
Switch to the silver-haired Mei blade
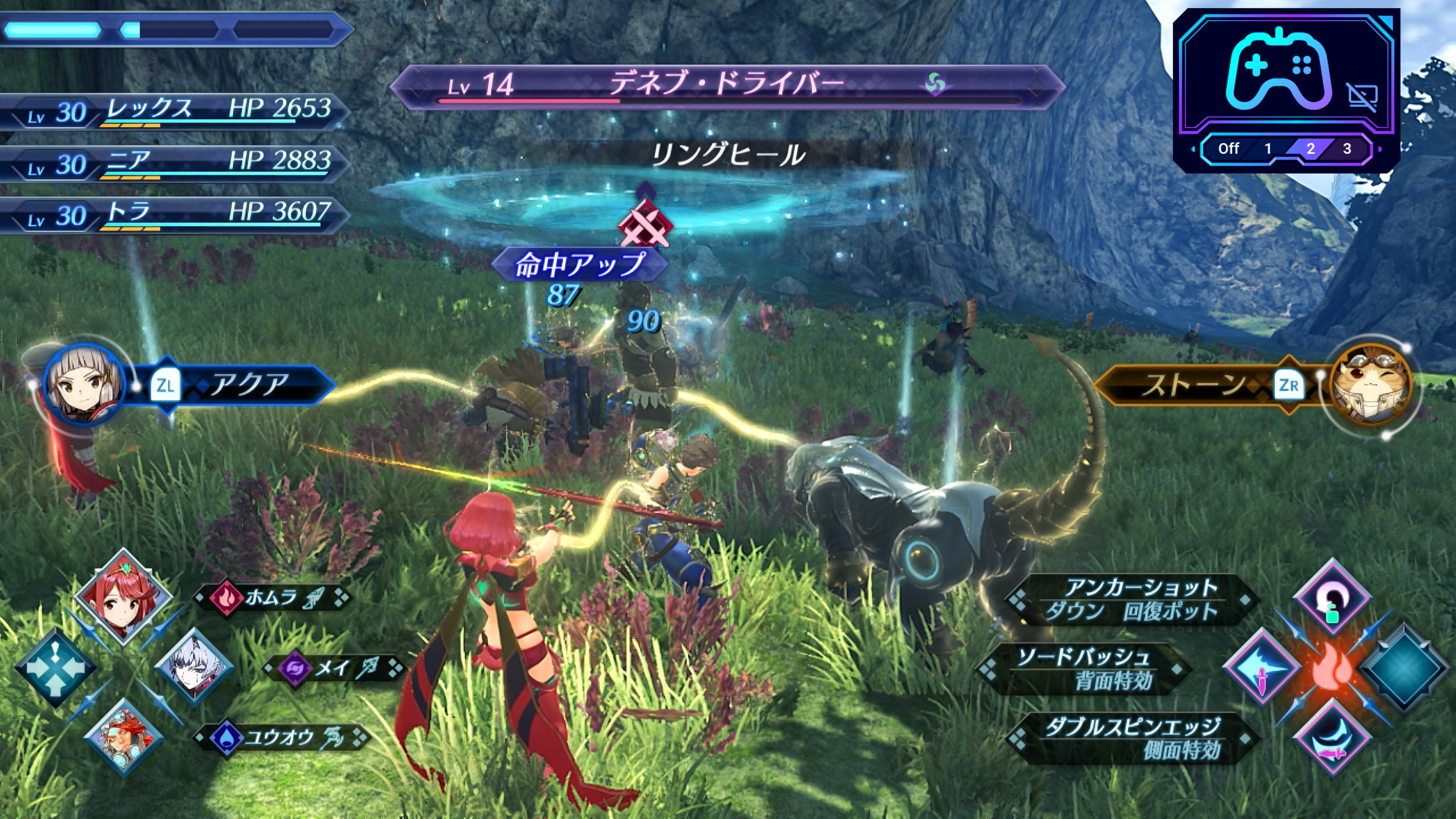[x=193, y=667]
